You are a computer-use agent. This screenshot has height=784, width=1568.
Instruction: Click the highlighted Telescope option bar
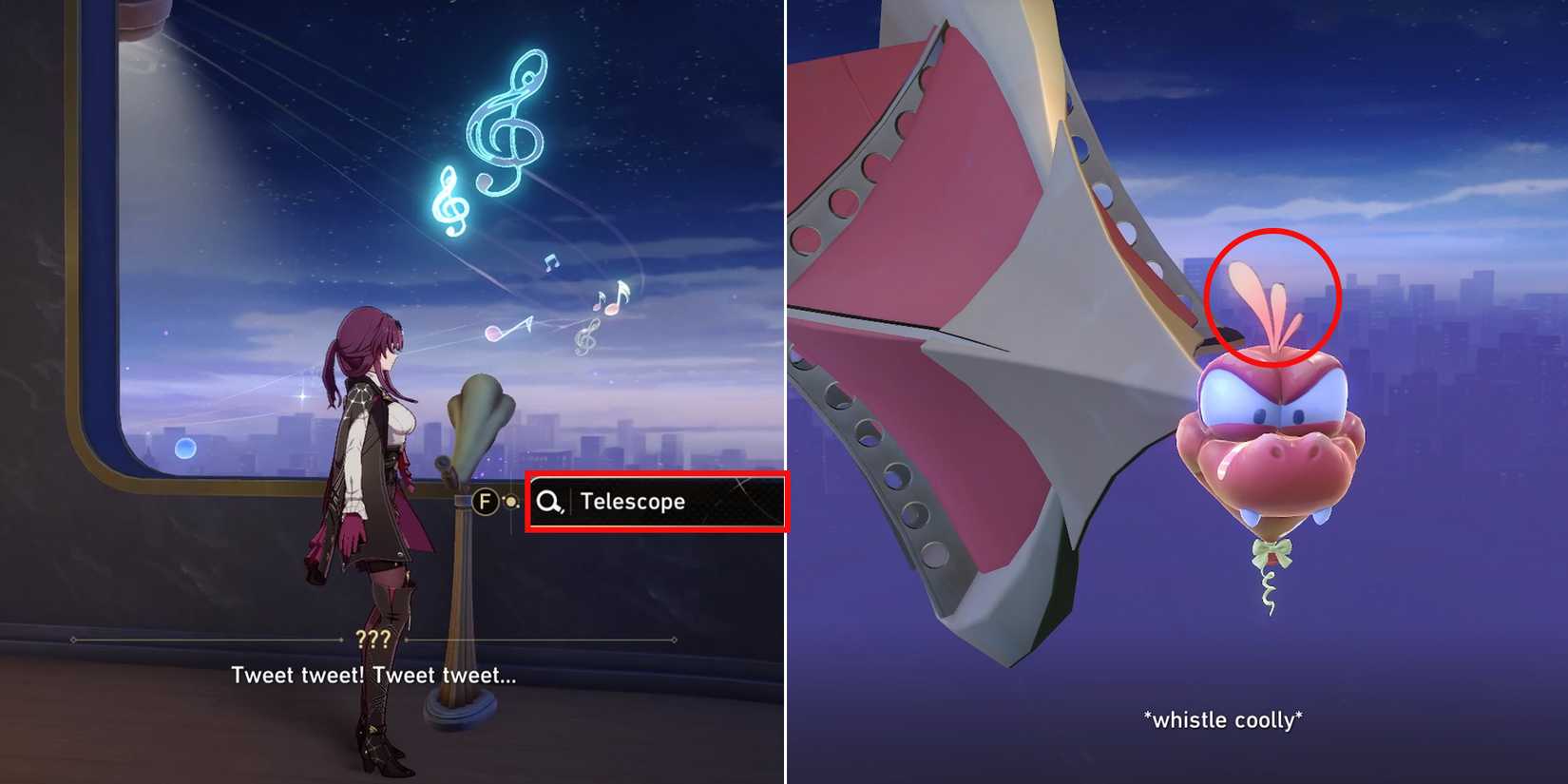pyautogui.click(x=658, y=502)
